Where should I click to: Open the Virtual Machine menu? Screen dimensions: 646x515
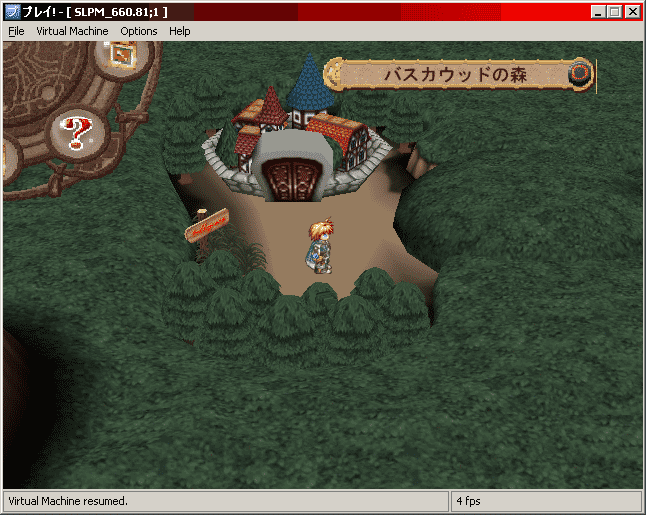point(72,31)
